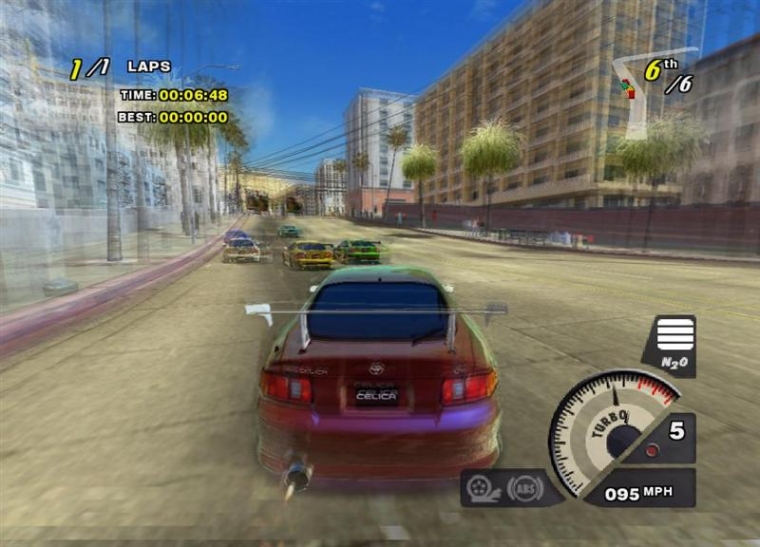Click the Turbo tachometer gauge
Viewport: 760px width, 547px height.
pyautogui.click(x=614, y=424)
